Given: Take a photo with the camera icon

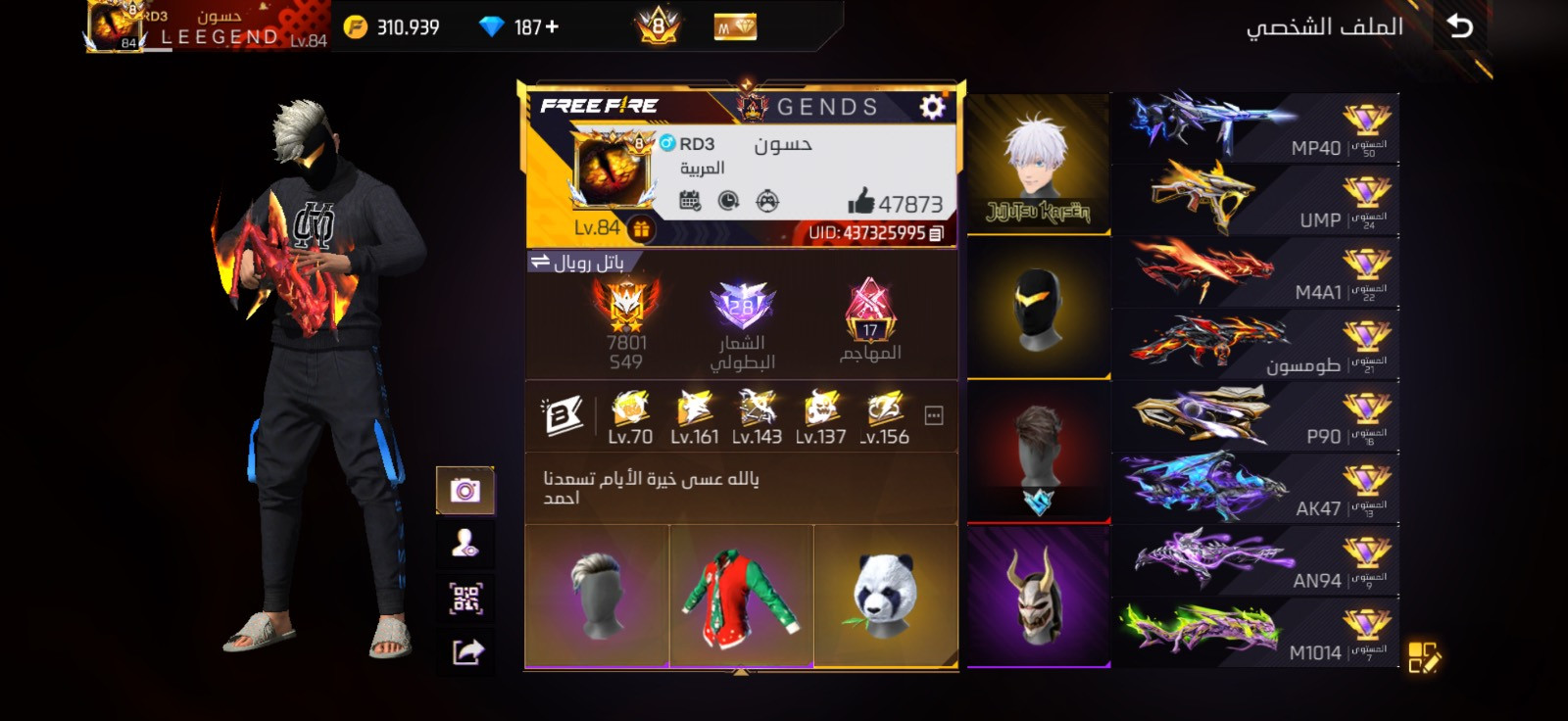Looking at the screenshot, I should click(468, 490).
